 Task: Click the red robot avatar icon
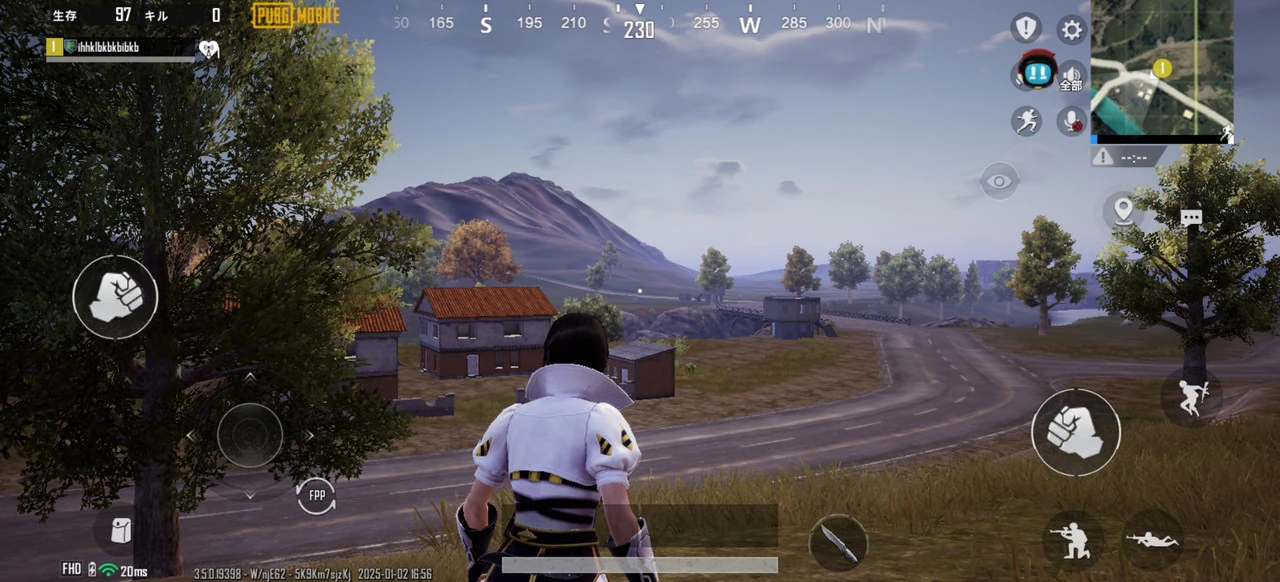pos(1037,71)
